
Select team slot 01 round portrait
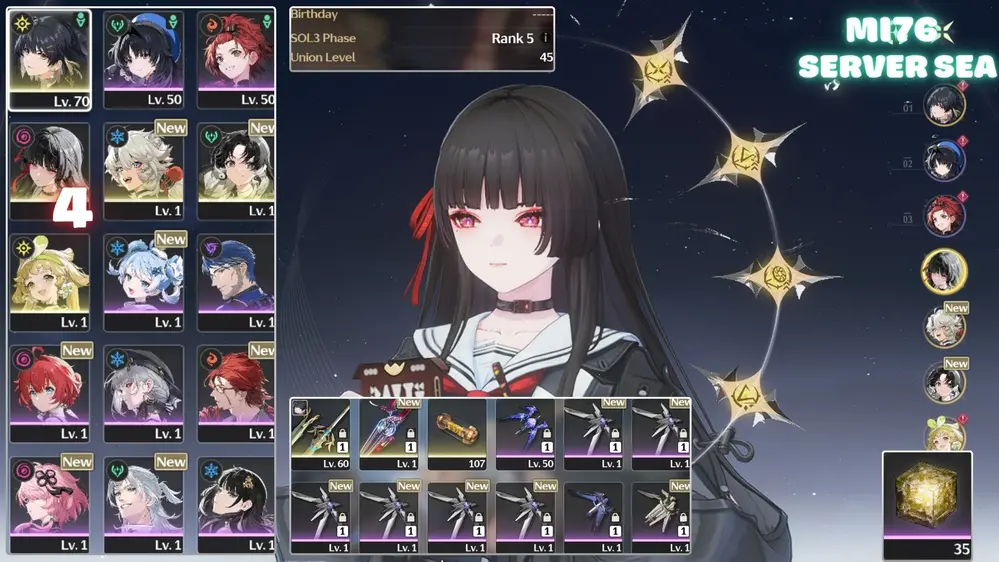tap(944, 106)
